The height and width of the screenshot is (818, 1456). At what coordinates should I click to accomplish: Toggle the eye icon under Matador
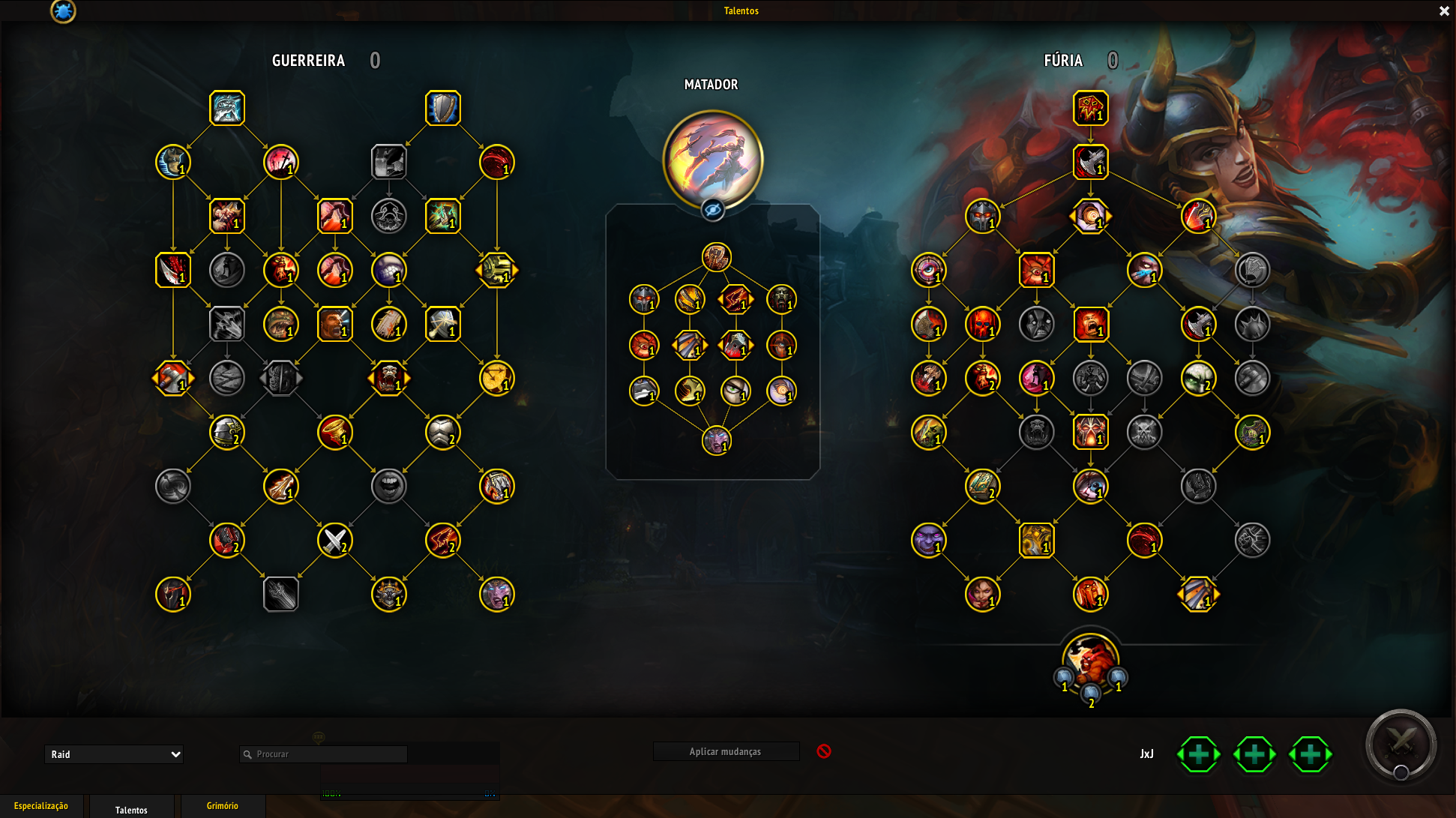[x=713, y=210]
